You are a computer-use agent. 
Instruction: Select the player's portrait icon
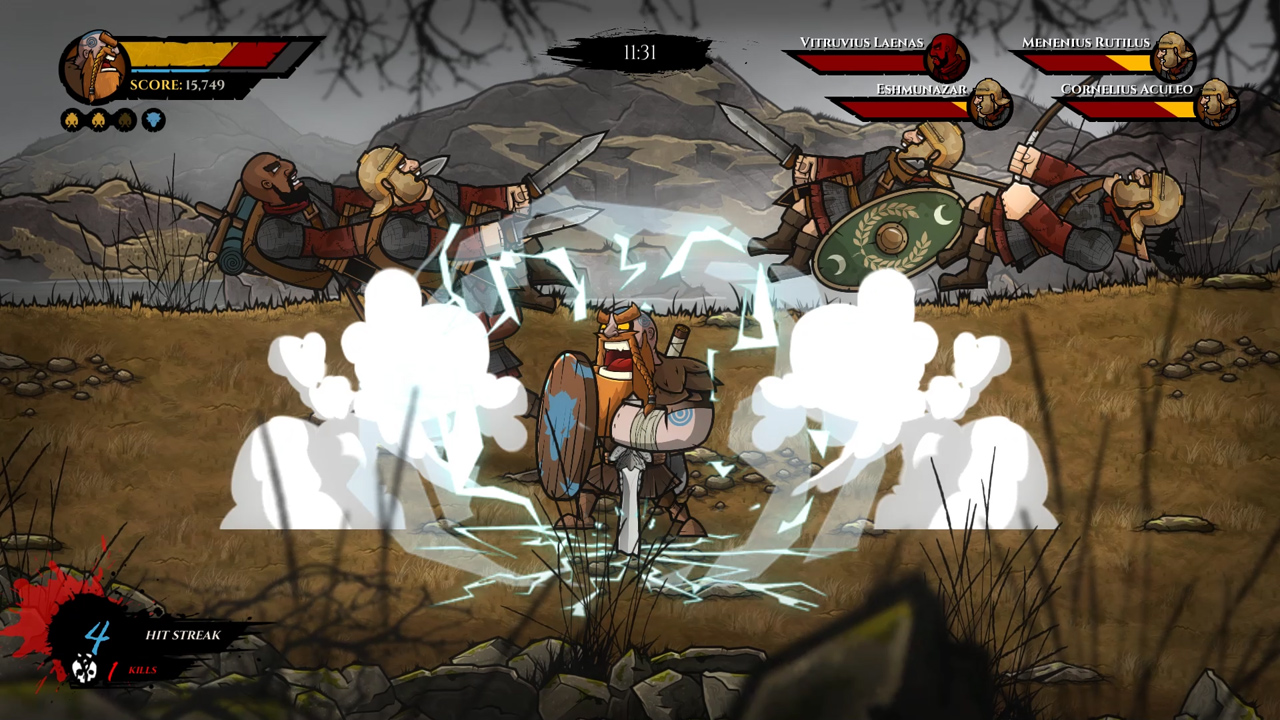(94, 66)
